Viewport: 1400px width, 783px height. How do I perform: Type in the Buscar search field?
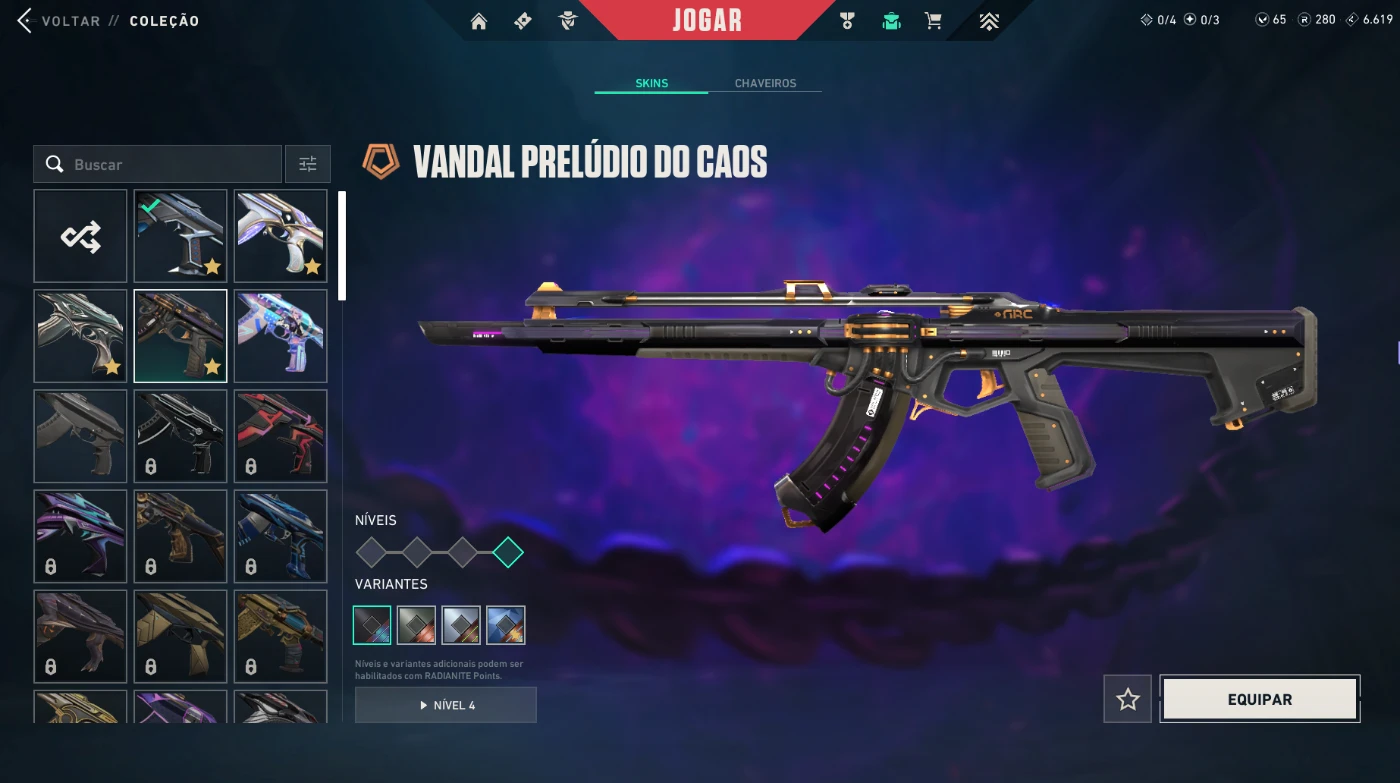[170, 164]
